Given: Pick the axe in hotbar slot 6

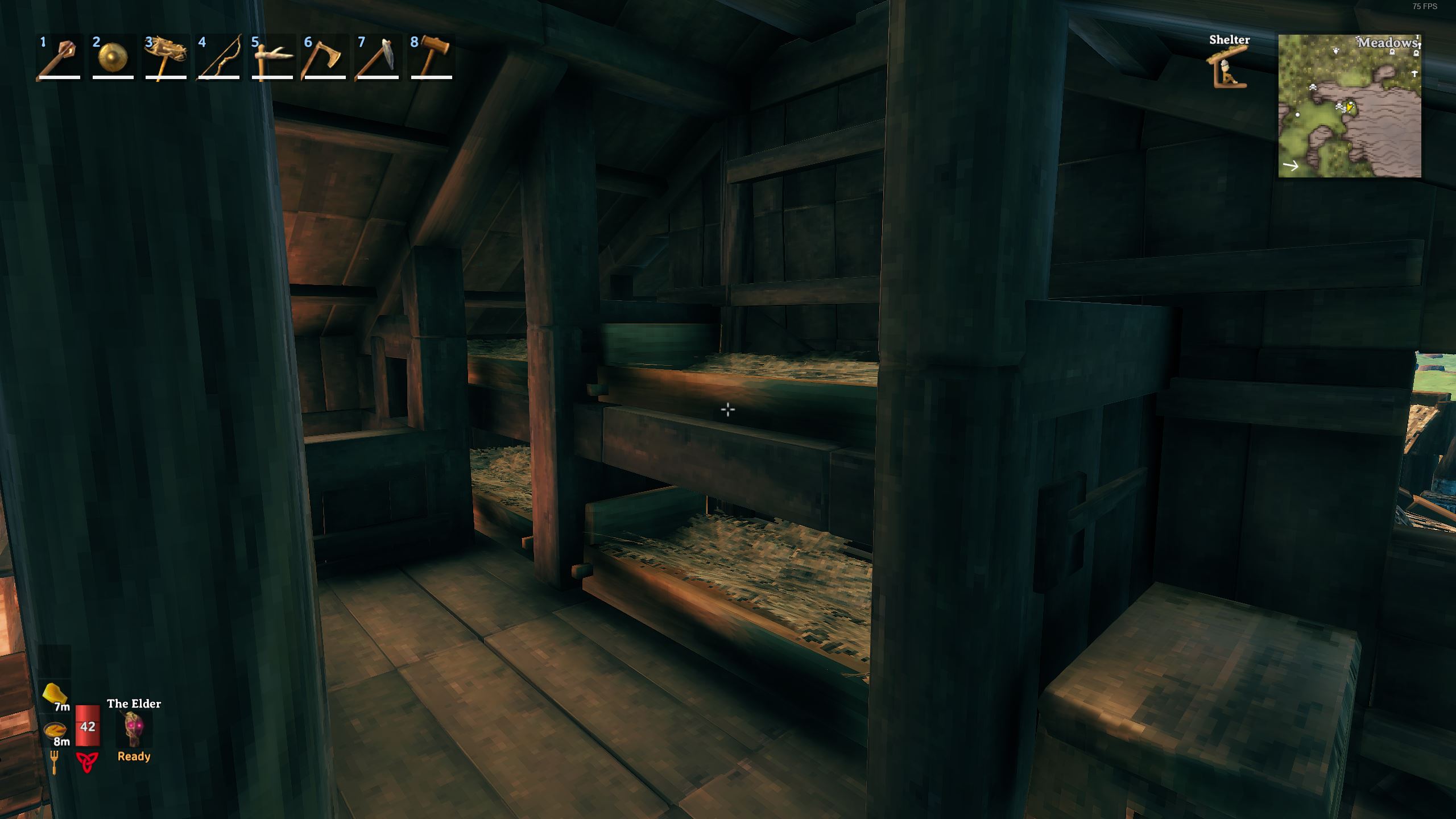Looking at the screenshot, I should point(325,57).
